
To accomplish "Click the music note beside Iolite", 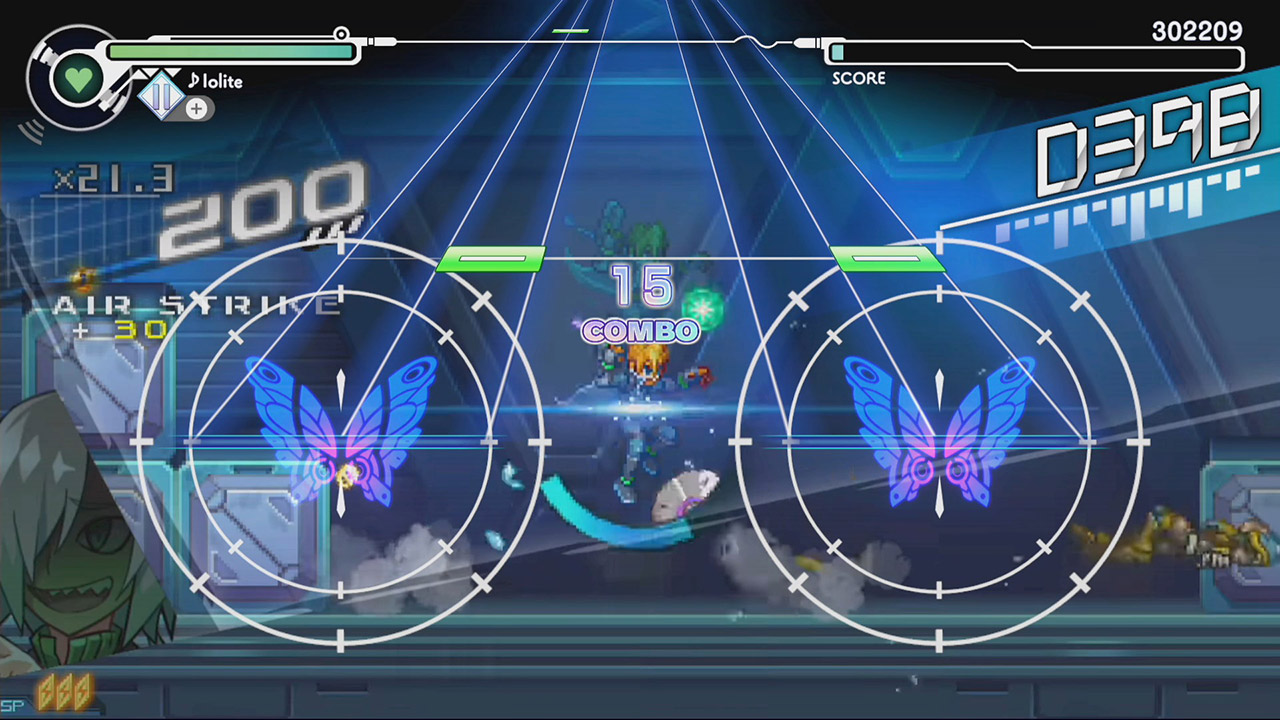I will (194, 82).
